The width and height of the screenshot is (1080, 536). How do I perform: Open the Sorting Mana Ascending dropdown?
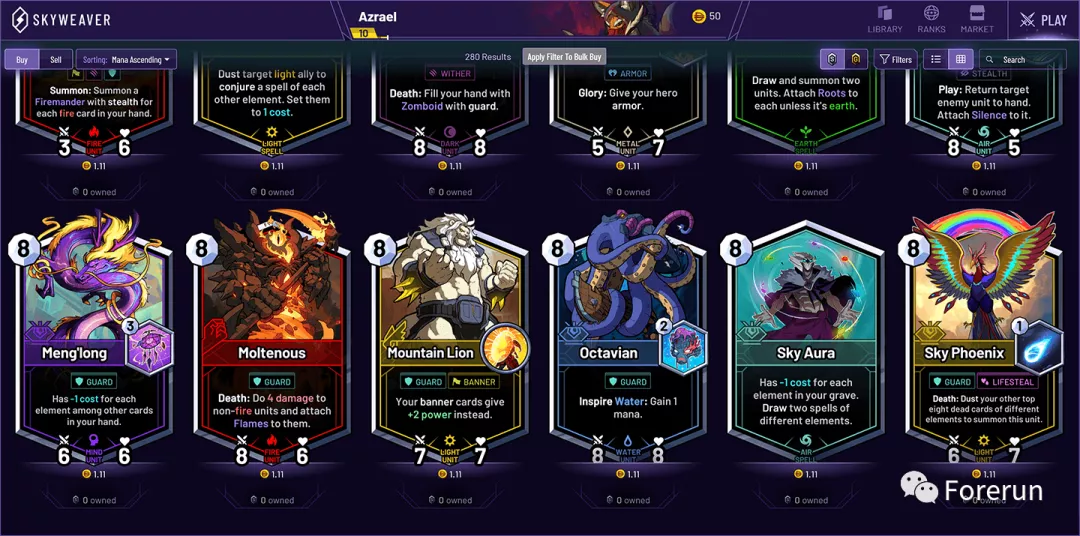[126, 60]
